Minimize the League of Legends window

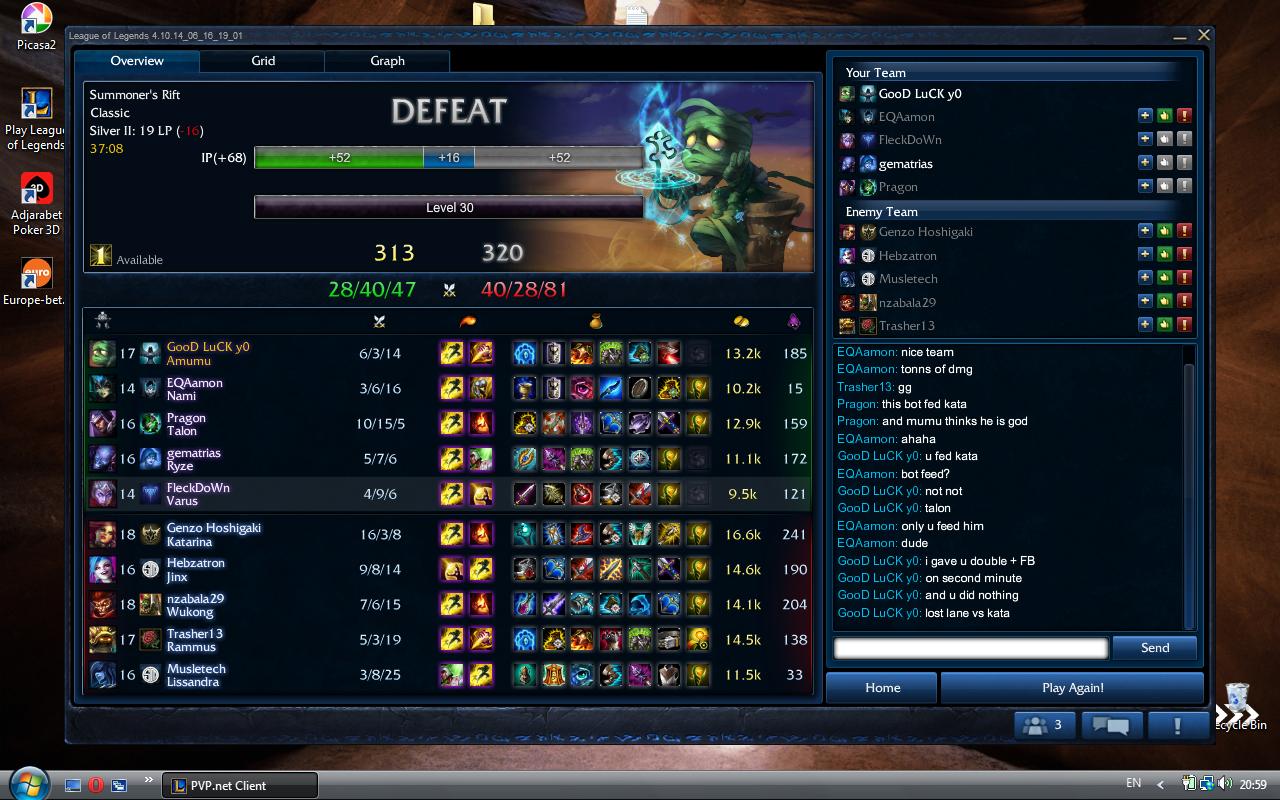pyautogui.click(x=1183, y=36)
